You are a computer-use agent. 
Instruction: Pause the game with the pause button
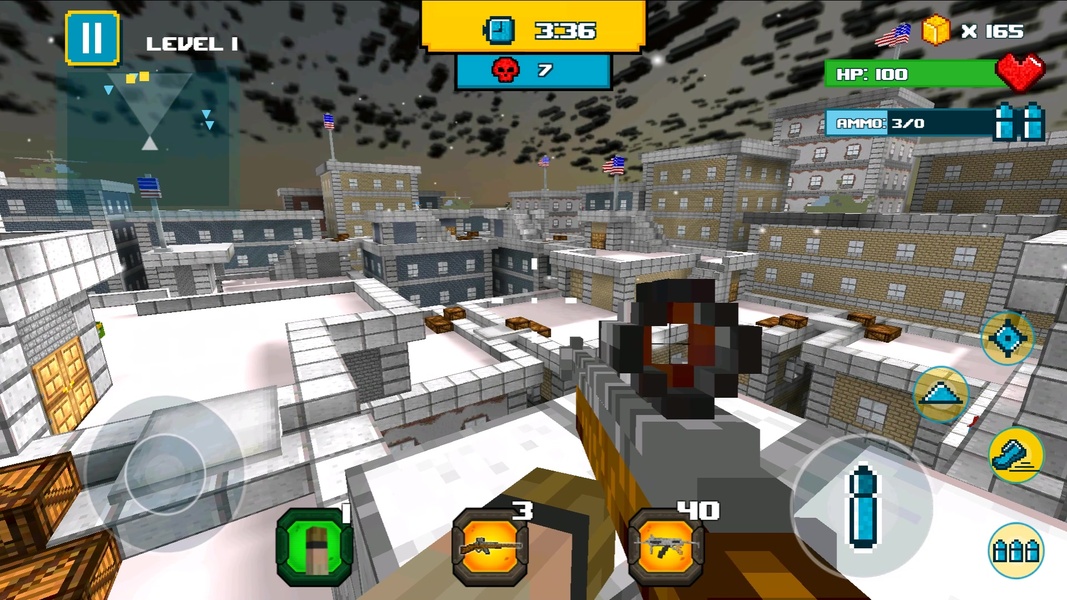tap(91, 38)
